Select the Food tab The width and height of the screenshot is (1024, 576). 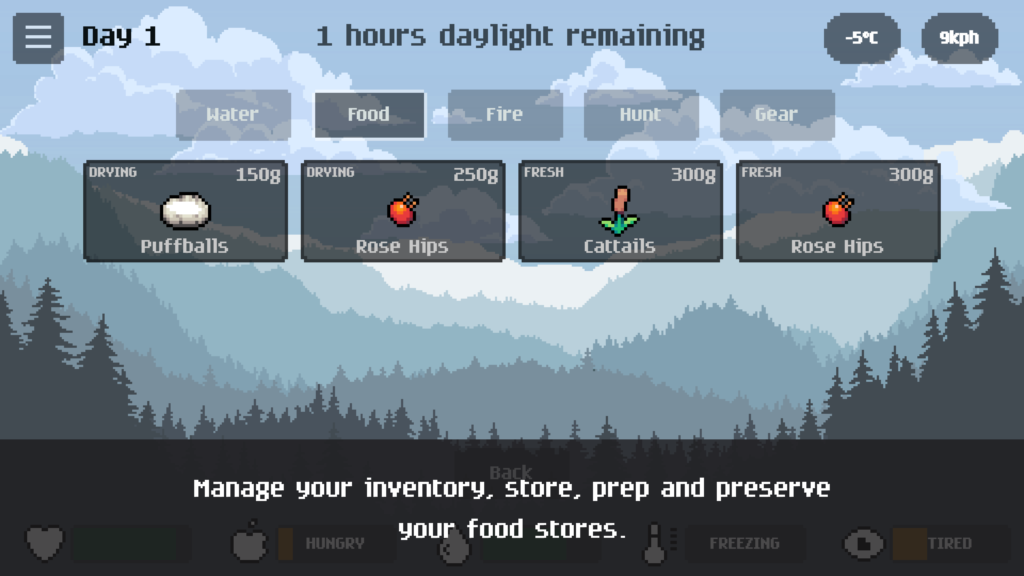[x=369, y=115]
